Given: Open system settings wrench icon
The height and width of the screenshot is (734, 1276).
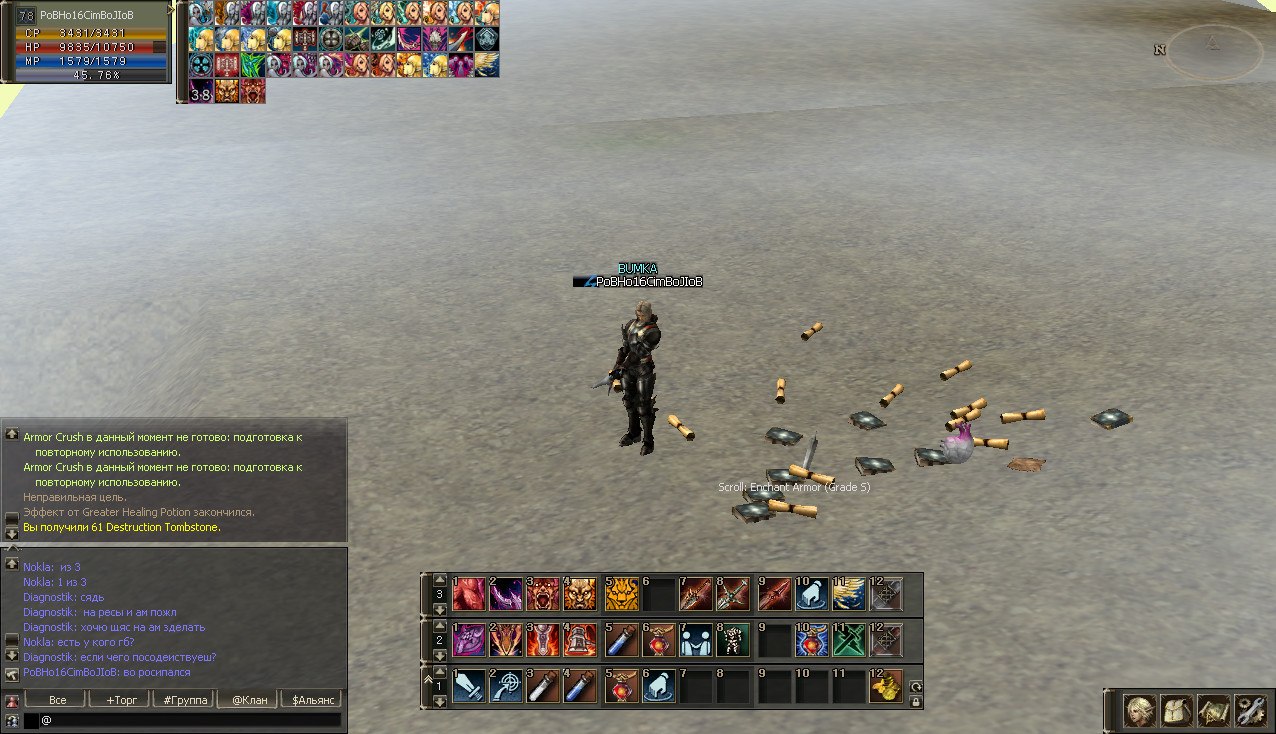Looking at the screenshot, I should [1250, 711].
